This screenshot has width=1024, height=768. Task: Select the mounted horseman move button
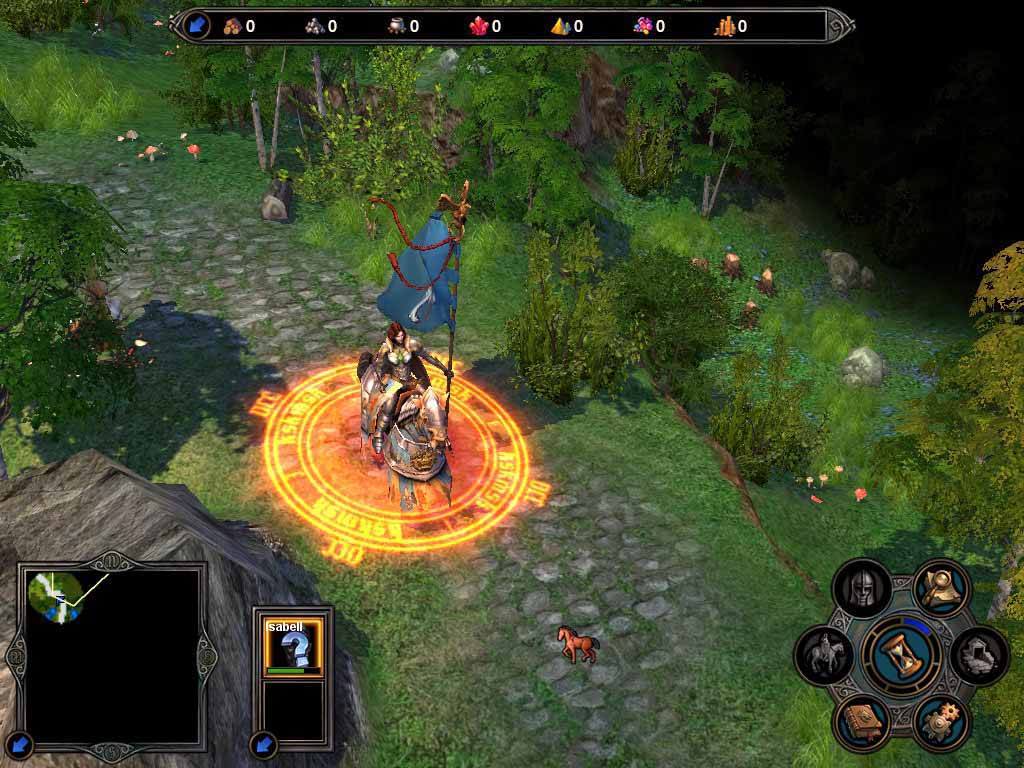click(824, 655)
